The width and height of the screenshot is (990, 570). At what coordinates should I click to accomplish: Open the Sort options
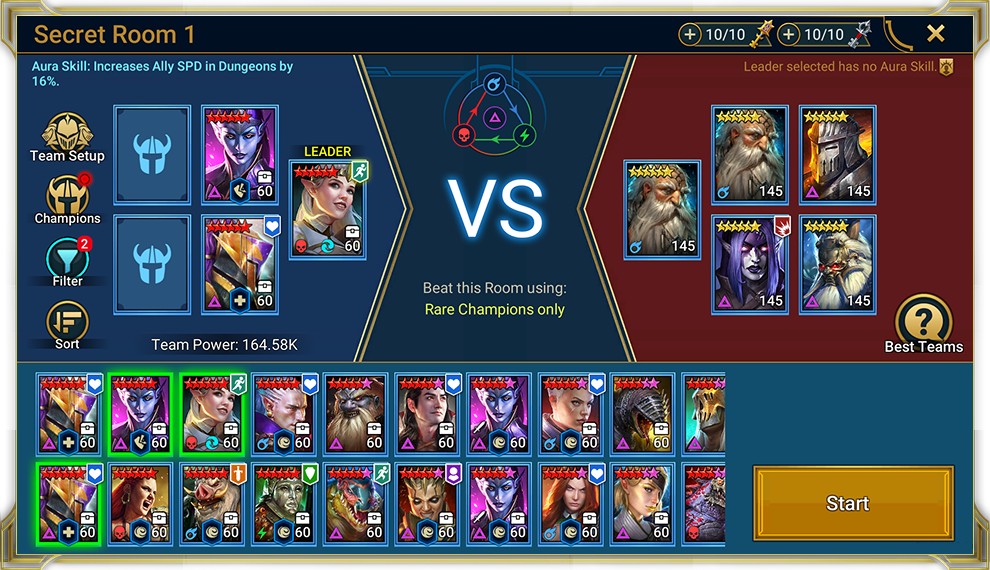click(67, 325)
